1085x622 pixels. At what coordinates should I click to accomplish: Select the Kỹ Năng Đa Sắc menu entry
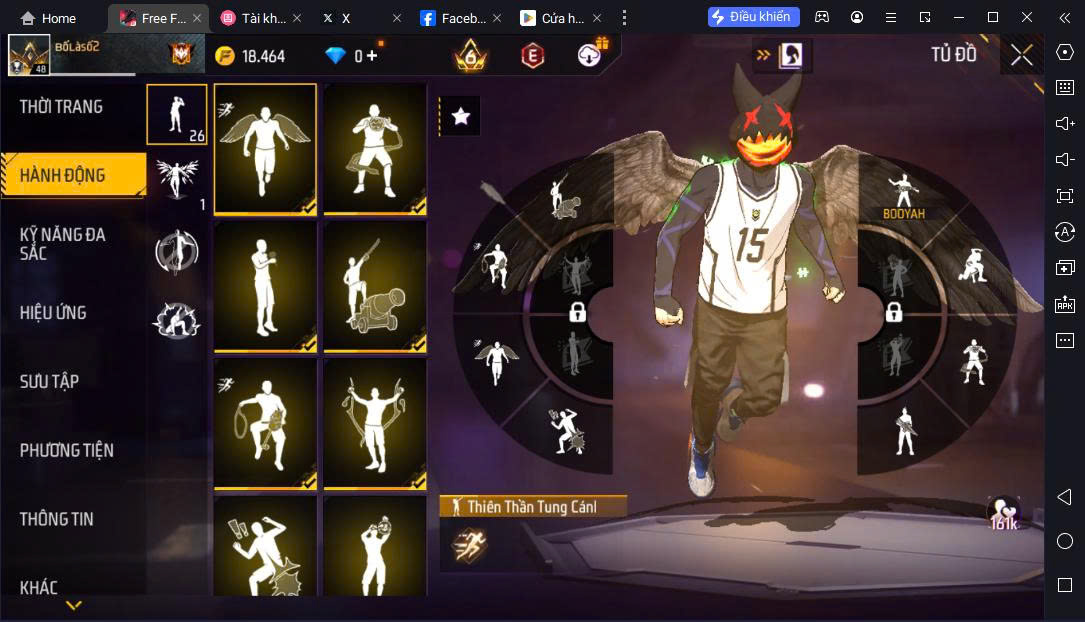pyautogui.click(x=63, y=243)
